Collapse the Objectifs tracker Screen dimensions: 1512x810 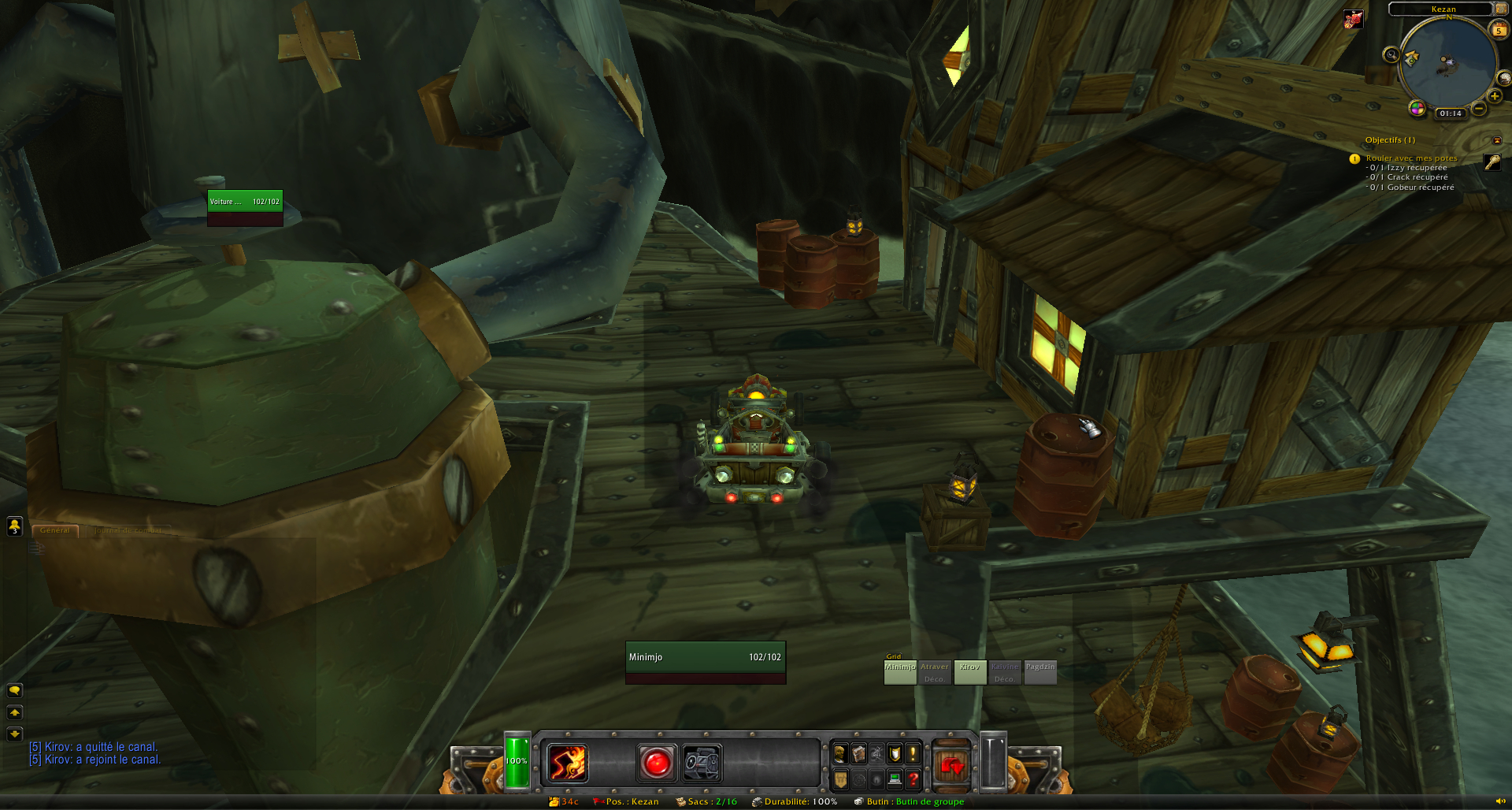coord(1497,140)
